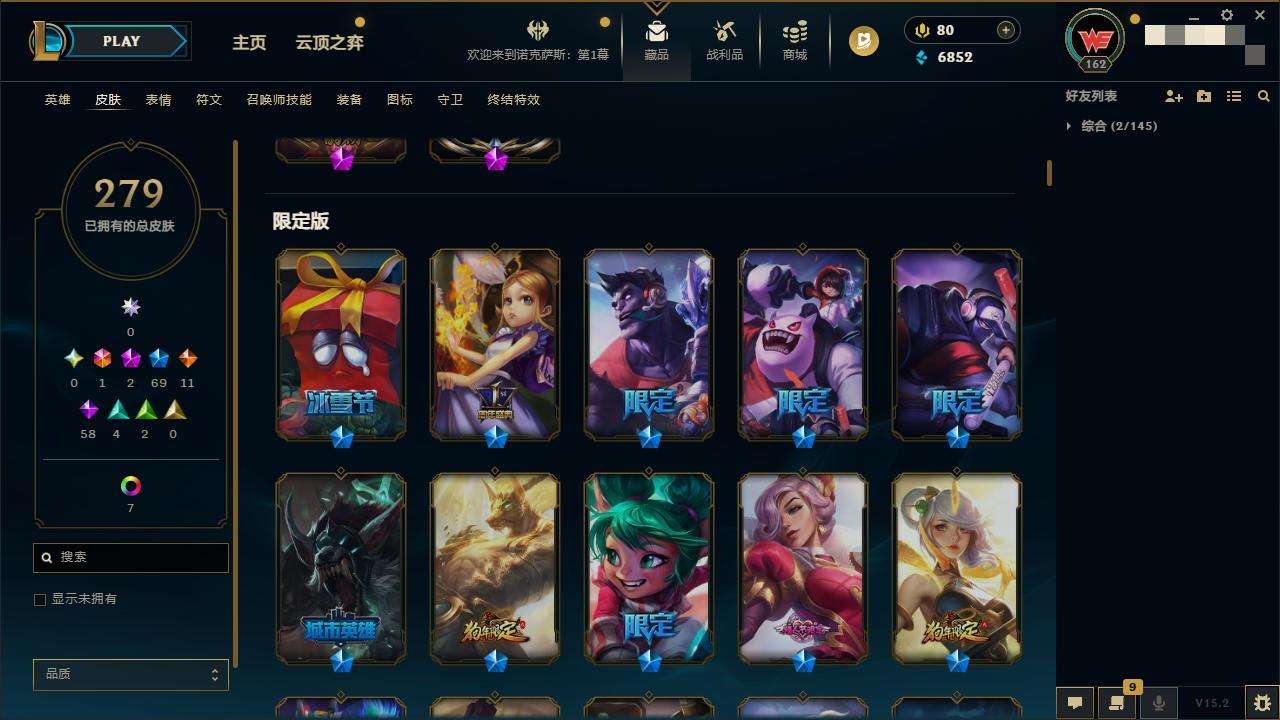Open the 战利品 loot section

point(724,41)
